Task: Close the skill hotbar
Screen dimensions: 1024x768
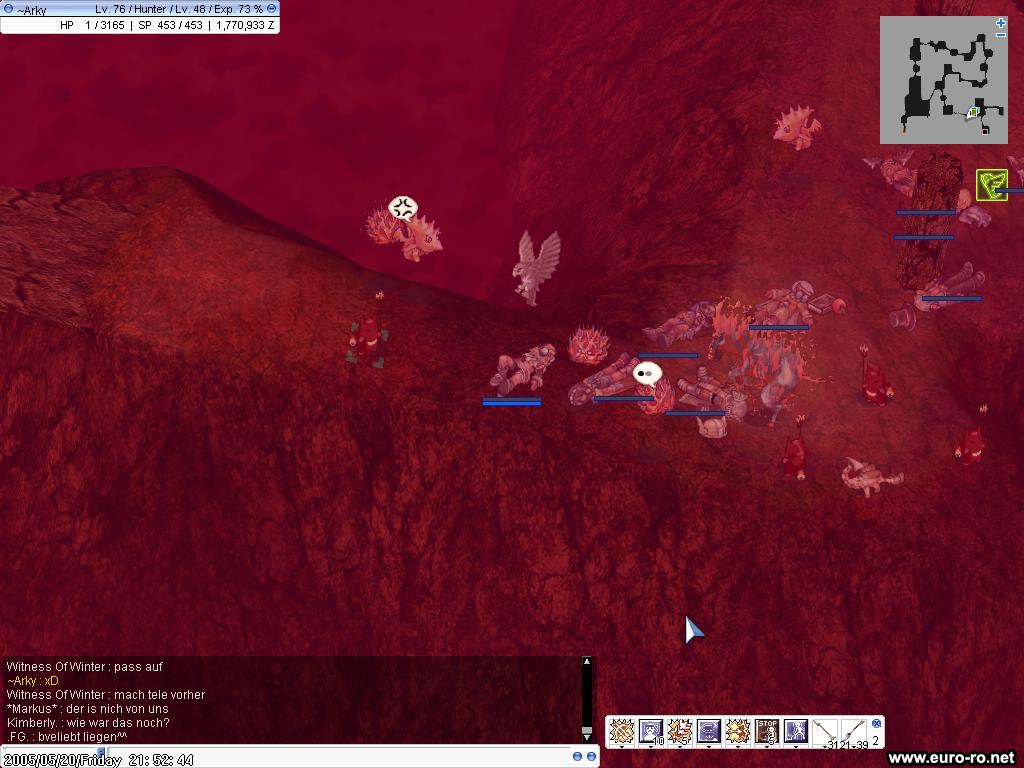Action: point(877,723)
